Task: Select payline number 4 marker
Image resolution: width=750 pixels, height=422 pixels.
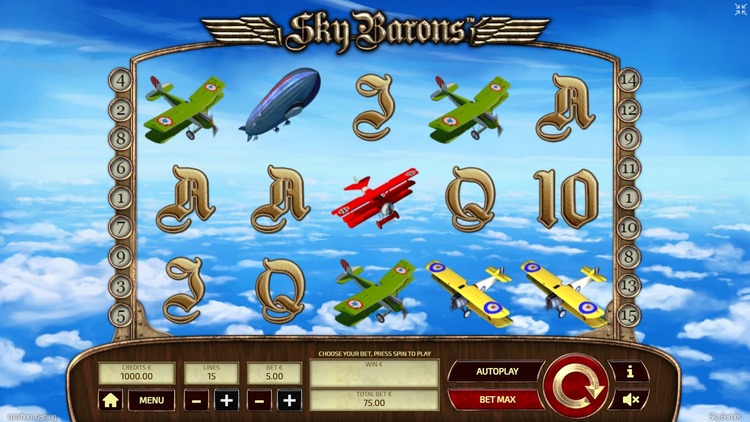Action: pyautogui.click(x=122, y=80)
